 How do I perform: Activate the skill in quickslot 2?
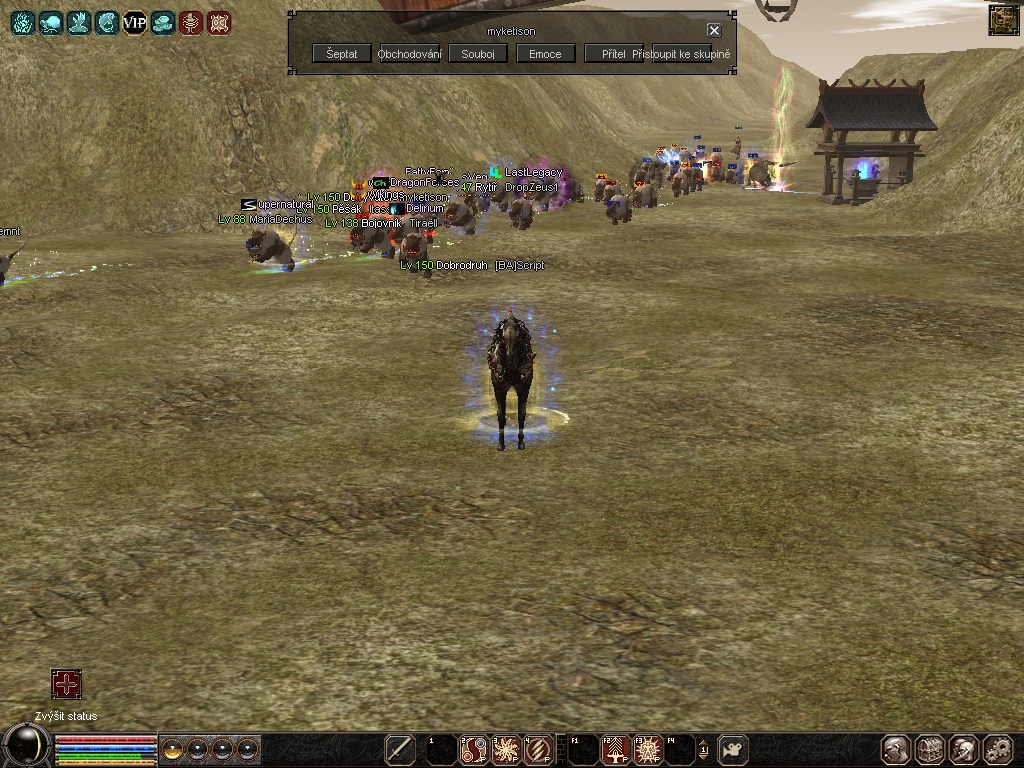[473, 749]
